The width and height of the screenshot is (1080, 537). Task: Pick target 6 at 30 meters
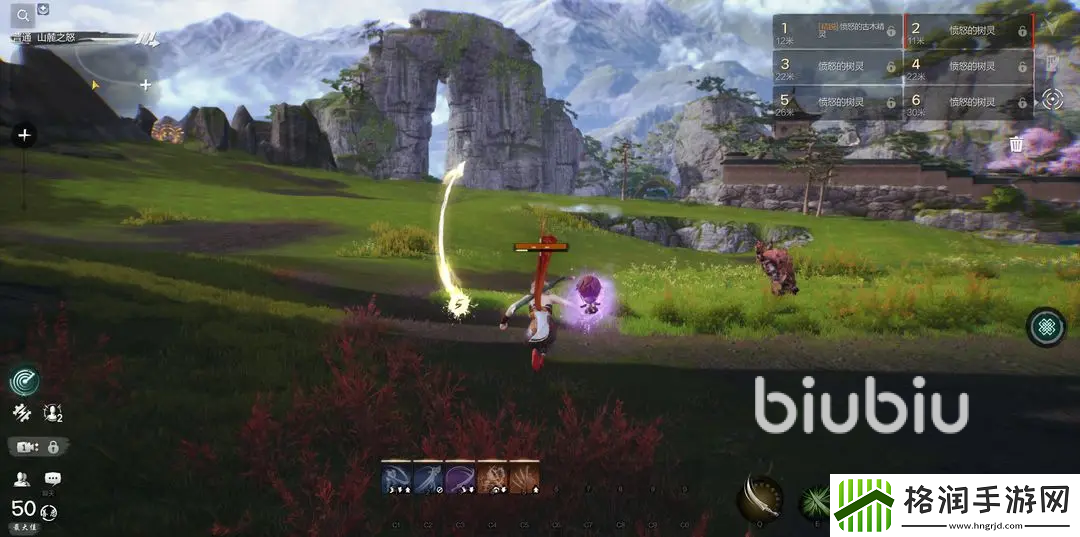[969, 102]
